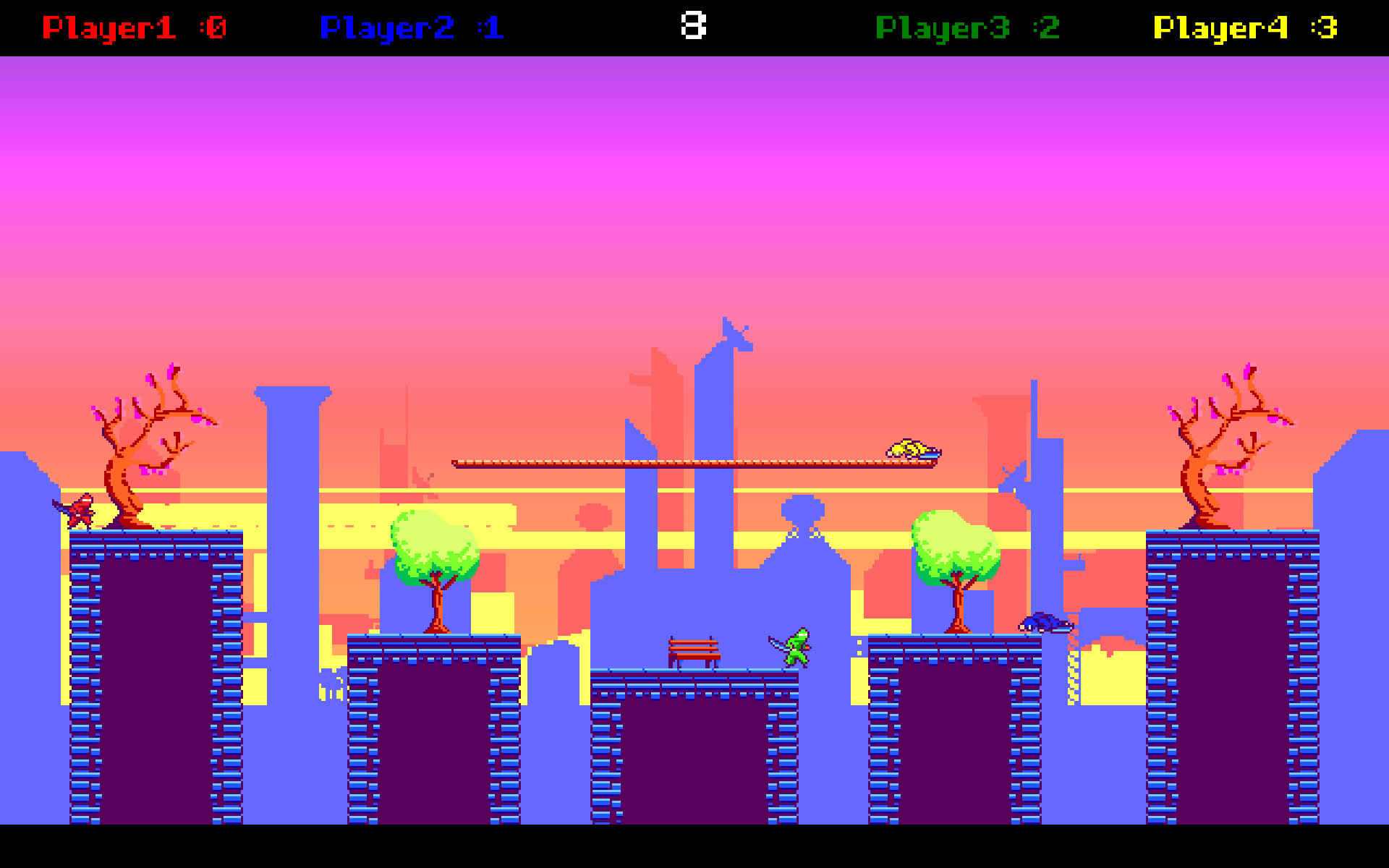This screenshot has width=1389, height=868.
Task: Click the tall blue pillar on the left
Action: [289, 542]
